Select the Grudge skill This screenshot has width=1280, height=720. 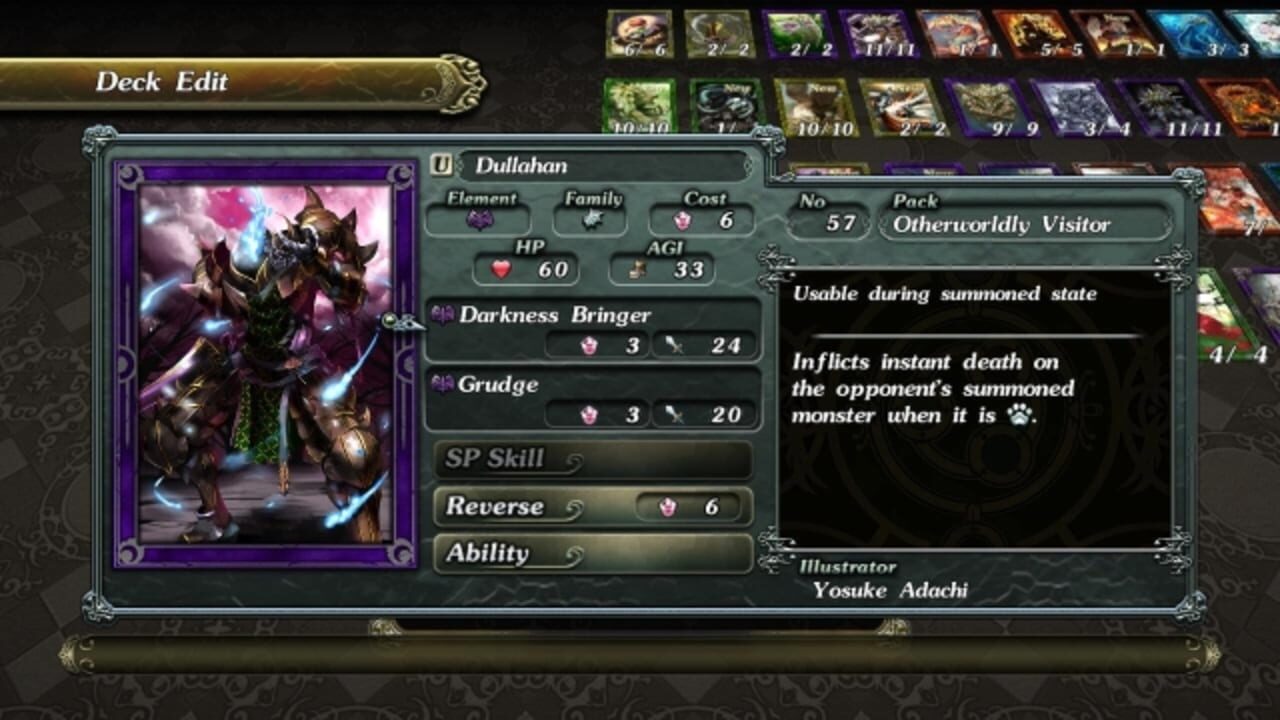(500, 384)
